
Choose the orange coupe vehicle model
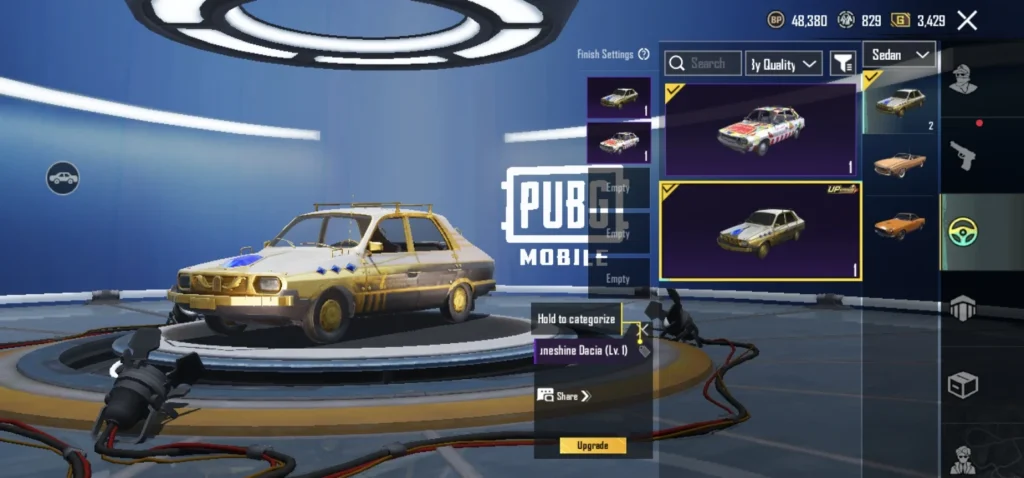pos(900,225)
